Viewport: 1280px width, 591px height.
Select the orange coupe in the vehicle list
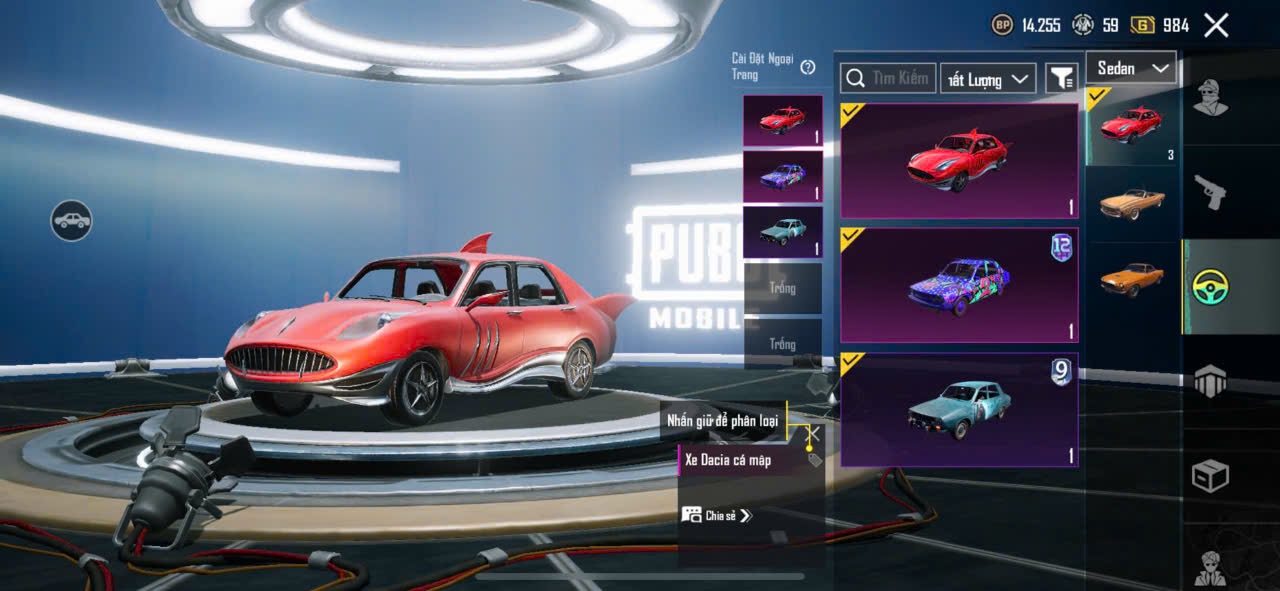(x=1132, y=278)
